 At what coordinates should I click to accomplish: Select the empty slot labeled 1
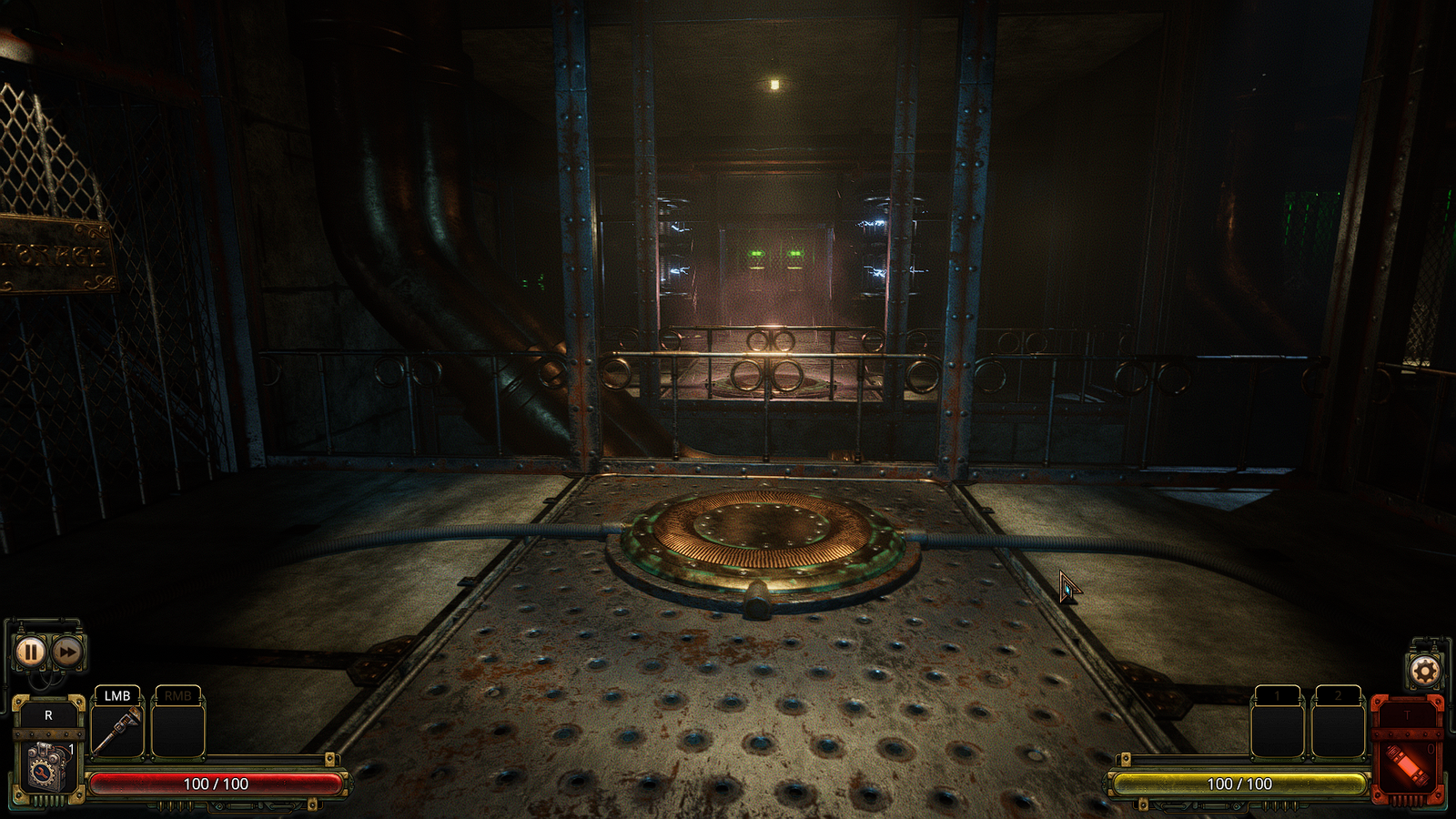click(x=1278, y=728)
